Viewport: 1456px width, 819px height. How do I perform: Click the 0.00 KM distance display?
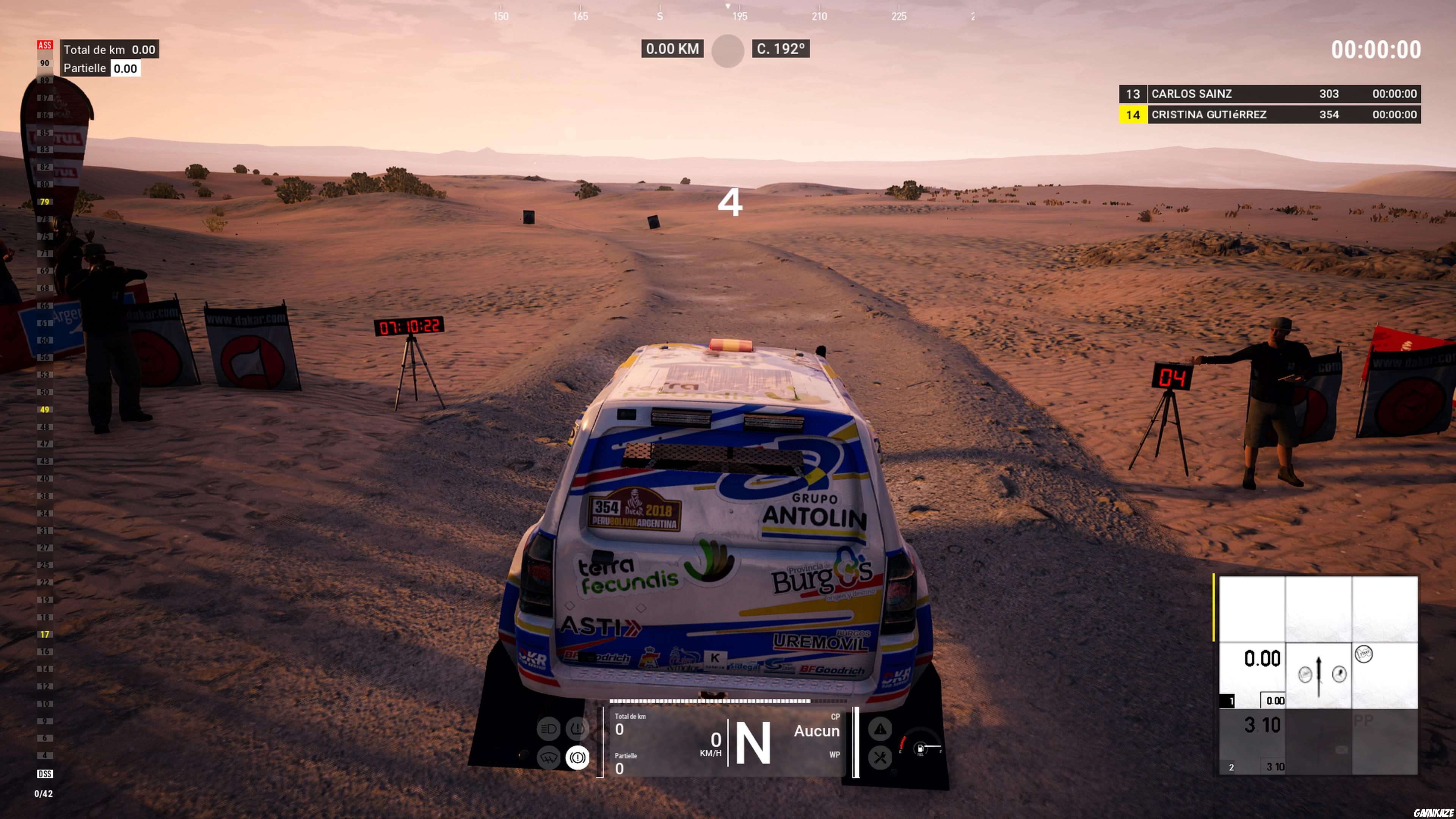pos(673,49)
